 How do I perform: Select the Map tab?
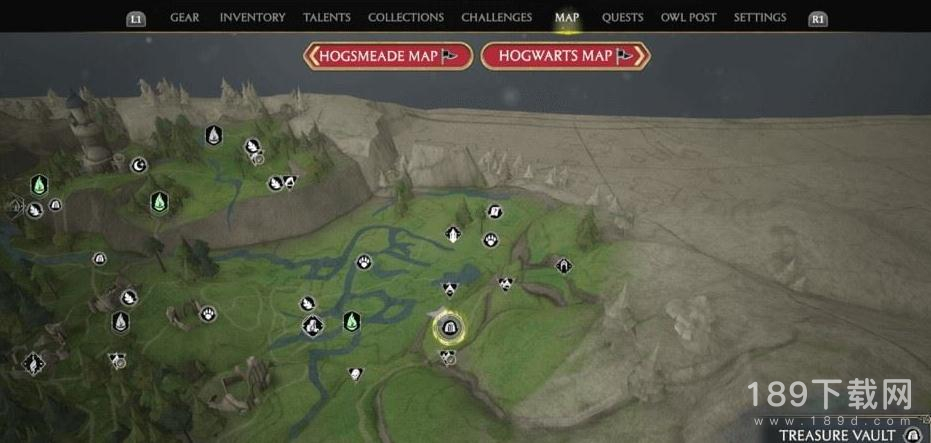567,17
